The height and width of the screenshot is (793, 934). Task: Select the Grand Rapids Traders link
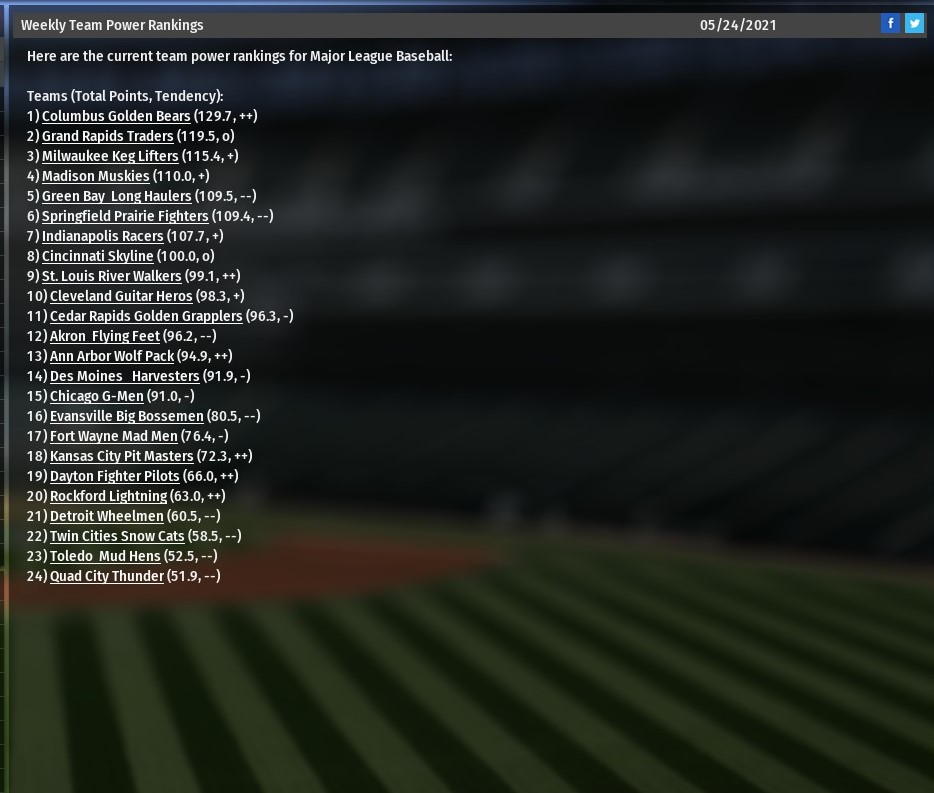pos(108,136)
